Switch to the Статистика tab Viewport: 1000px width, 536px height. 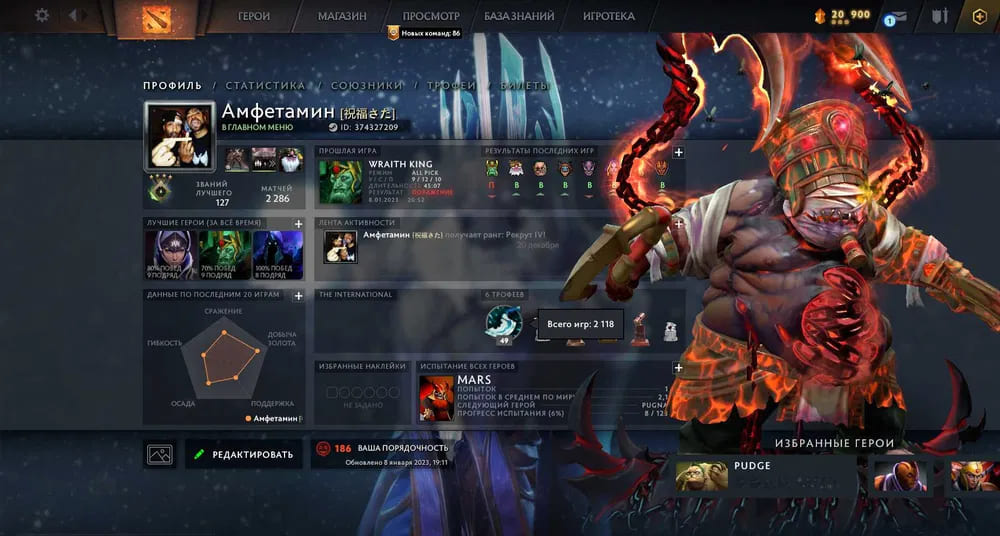pyautogui.click(x=265, y=86)
